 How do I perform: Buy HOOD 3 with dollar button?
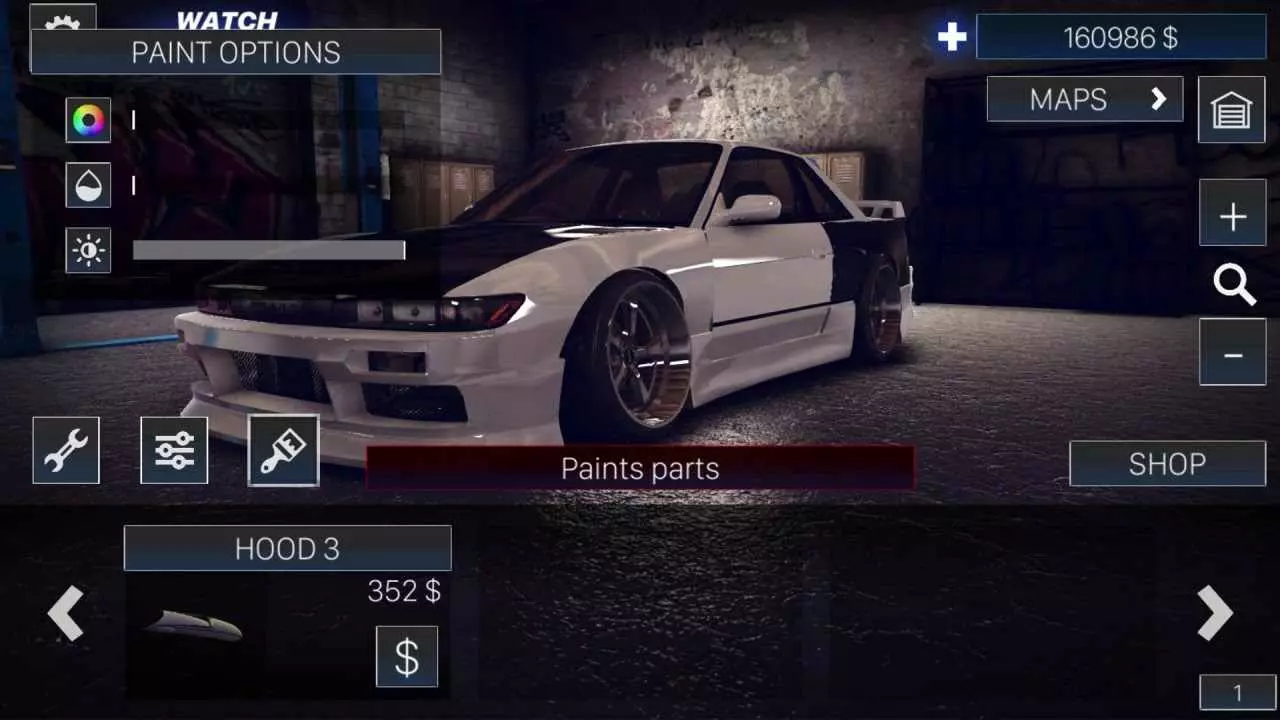pos(407,656)
